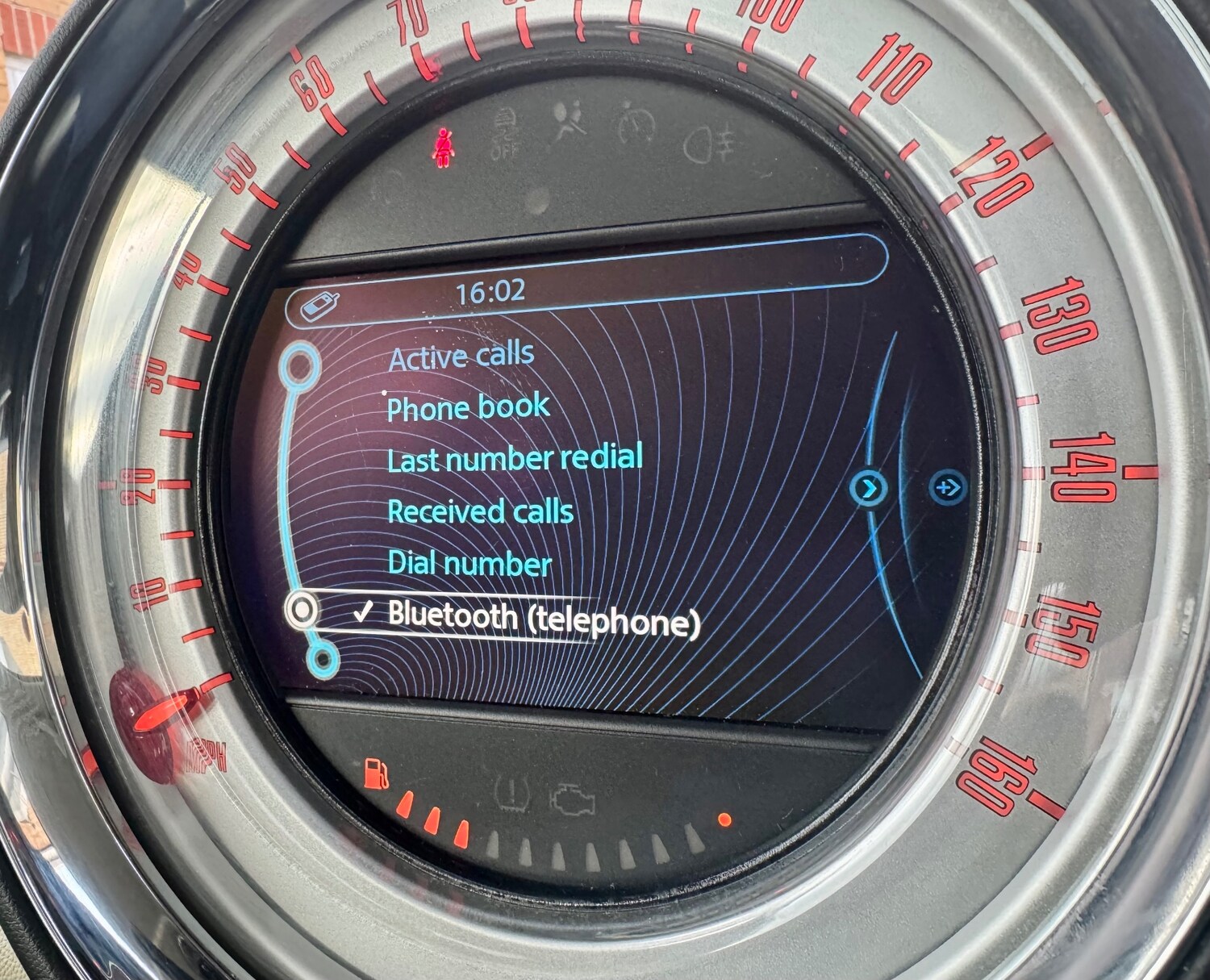Viewport: 1210px width, 980px height.
Task: Toggle the Bluetooth (telephone) checkbox
Action: (365, 614)
